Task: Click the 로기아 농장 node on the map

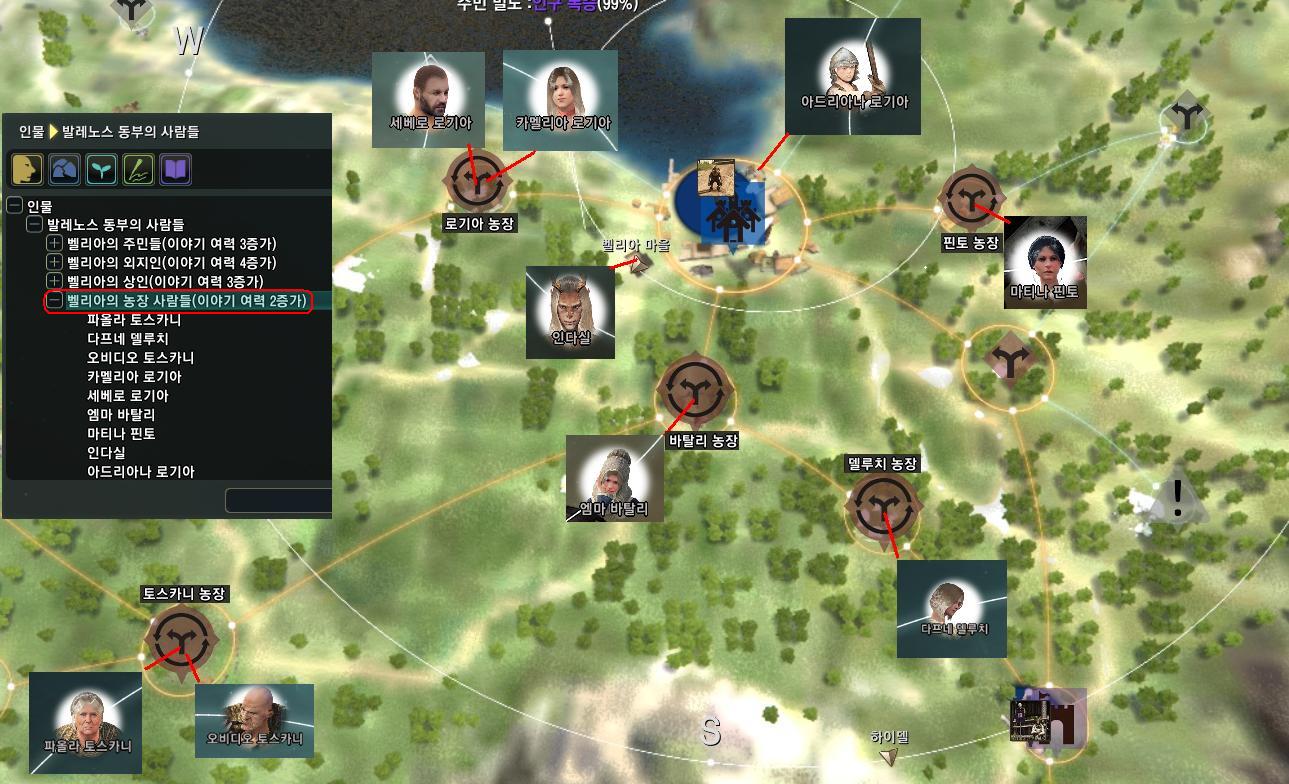Action: tap(478, 181)
